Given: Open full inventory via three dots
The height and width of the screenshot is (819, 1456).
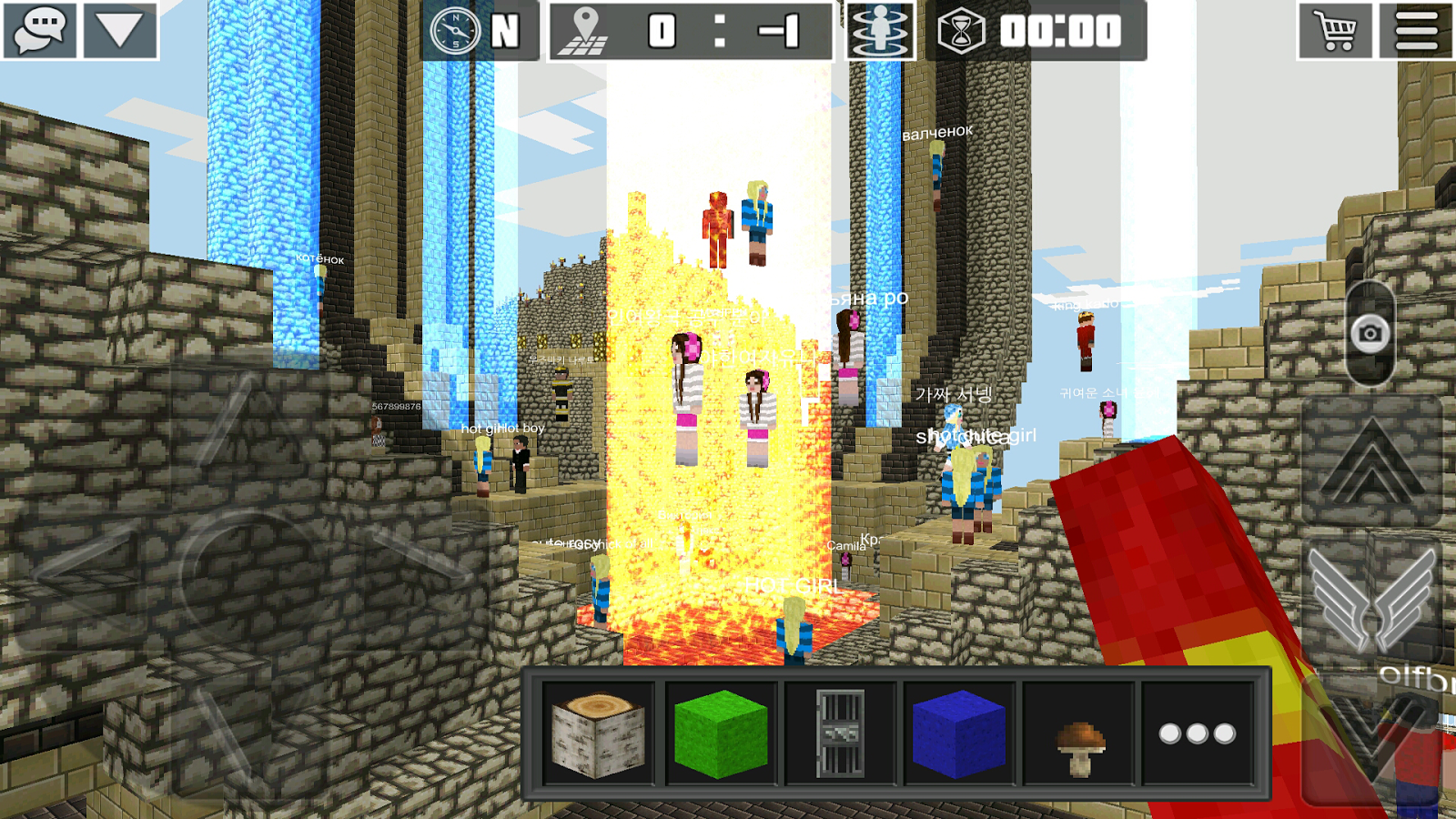Looking at the screenshot, I should 1198,733.
